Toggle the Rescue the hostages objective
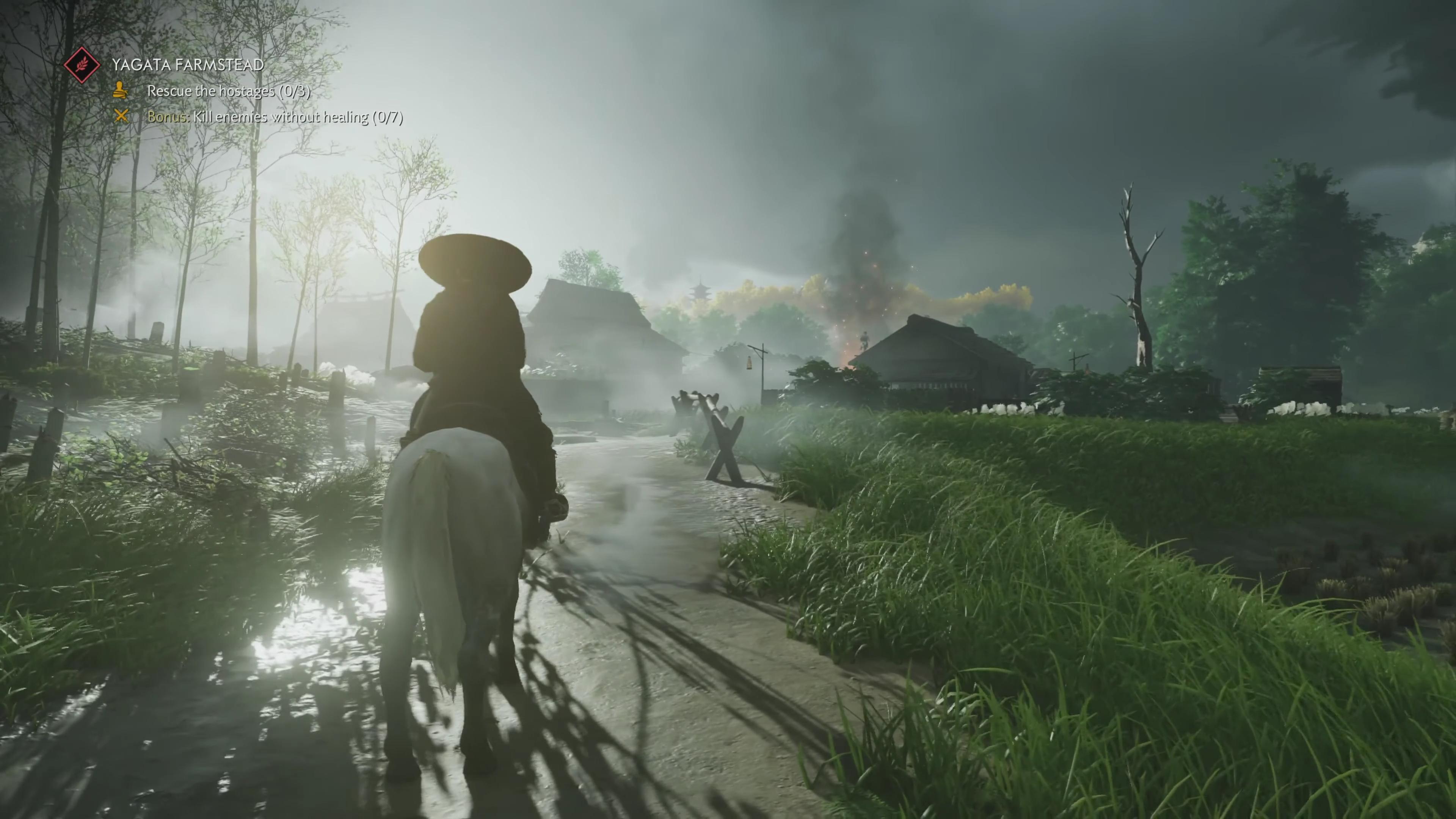 pyautogui.click(x=228, y=91)
